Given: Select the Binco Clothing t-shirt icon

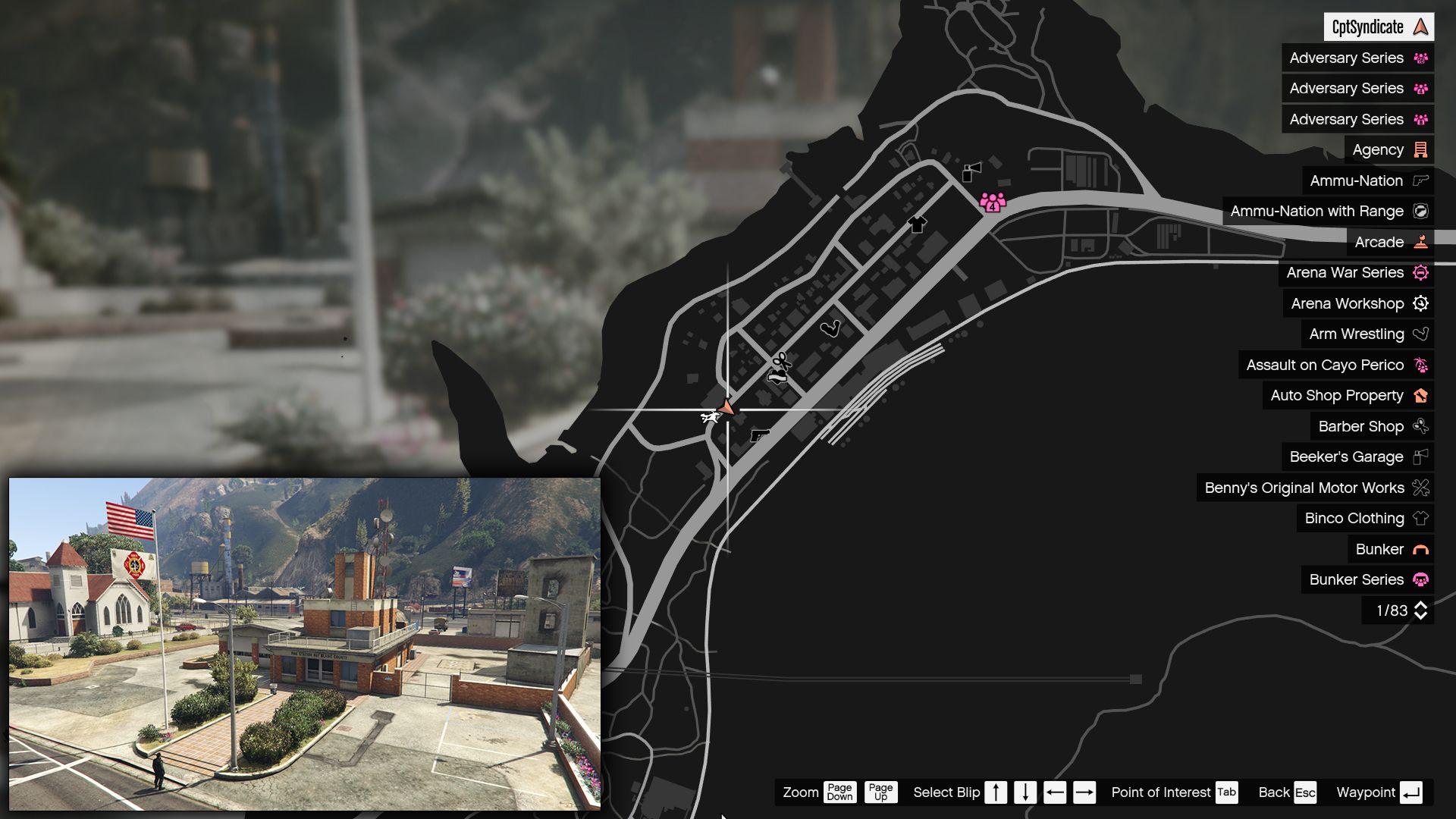Looking at the screenshot, I should point(1420,518).
